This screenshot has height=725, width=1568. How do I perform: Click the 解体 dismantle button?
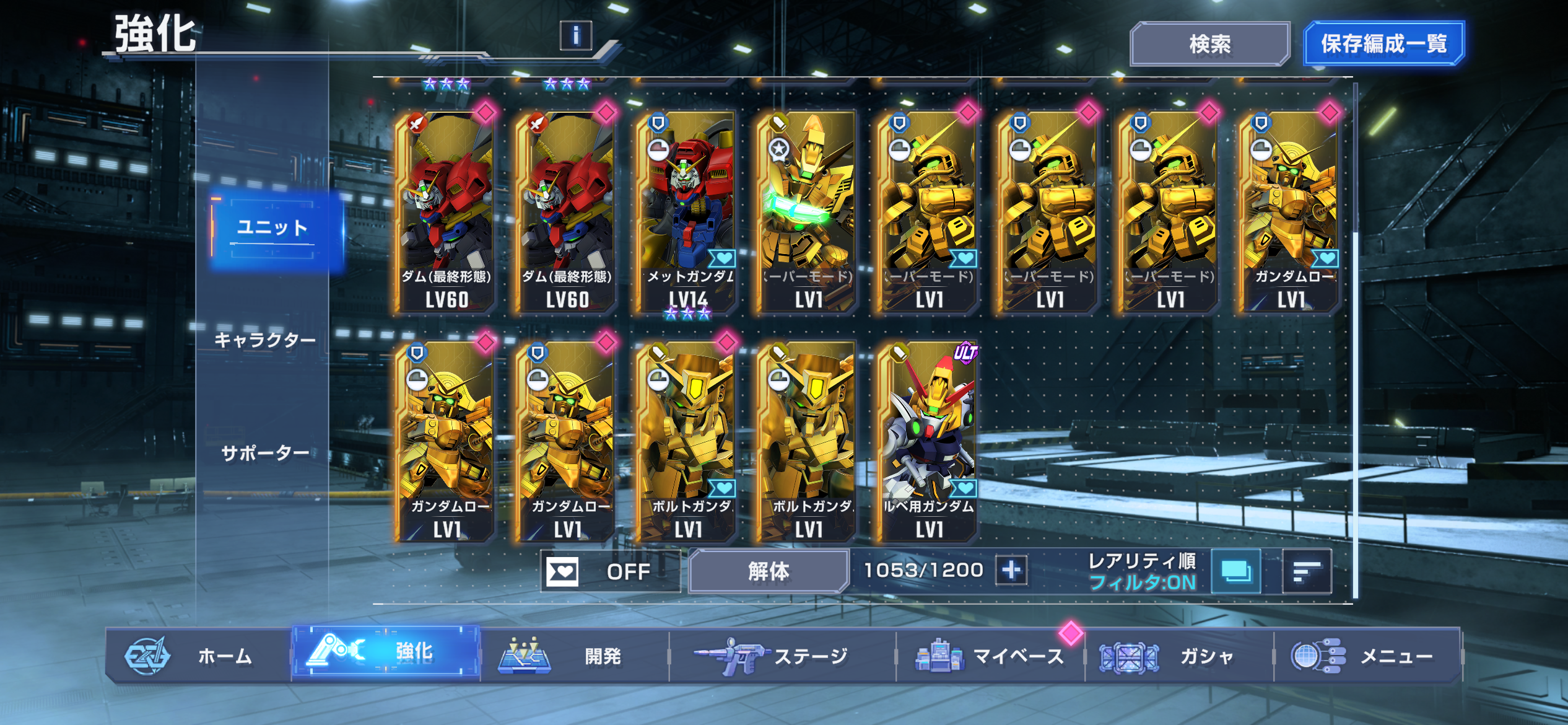coord(769,571)
